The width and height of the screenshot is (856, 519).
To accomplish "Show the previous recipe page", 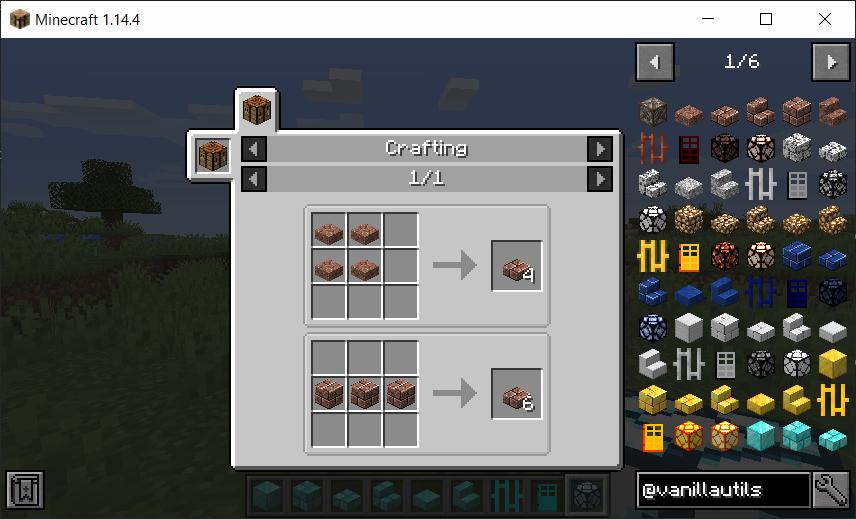I will click(x=255, y=179).
